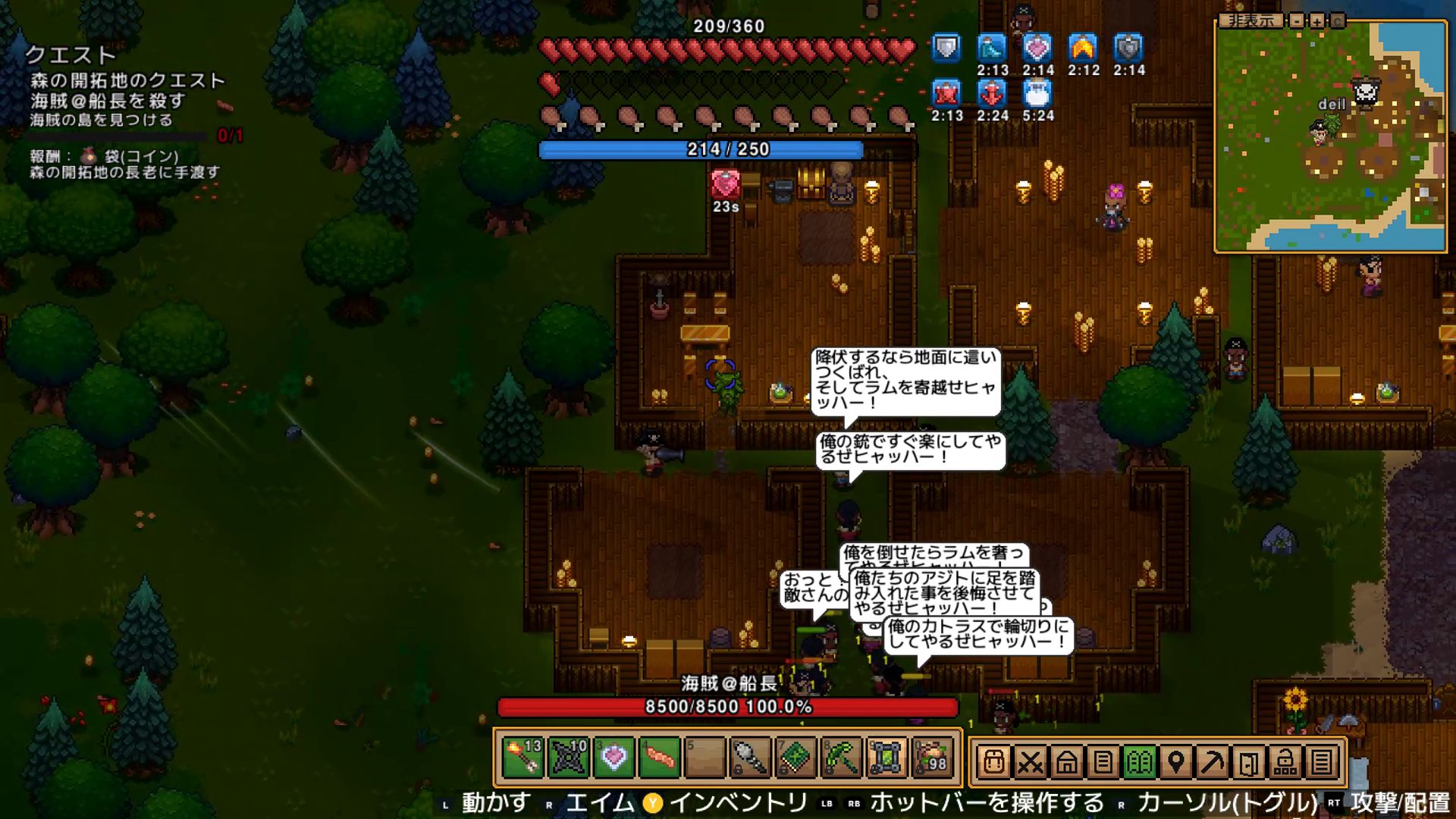
Task: Select the forest settlement quest tracker entry
Action: point(127,80)
